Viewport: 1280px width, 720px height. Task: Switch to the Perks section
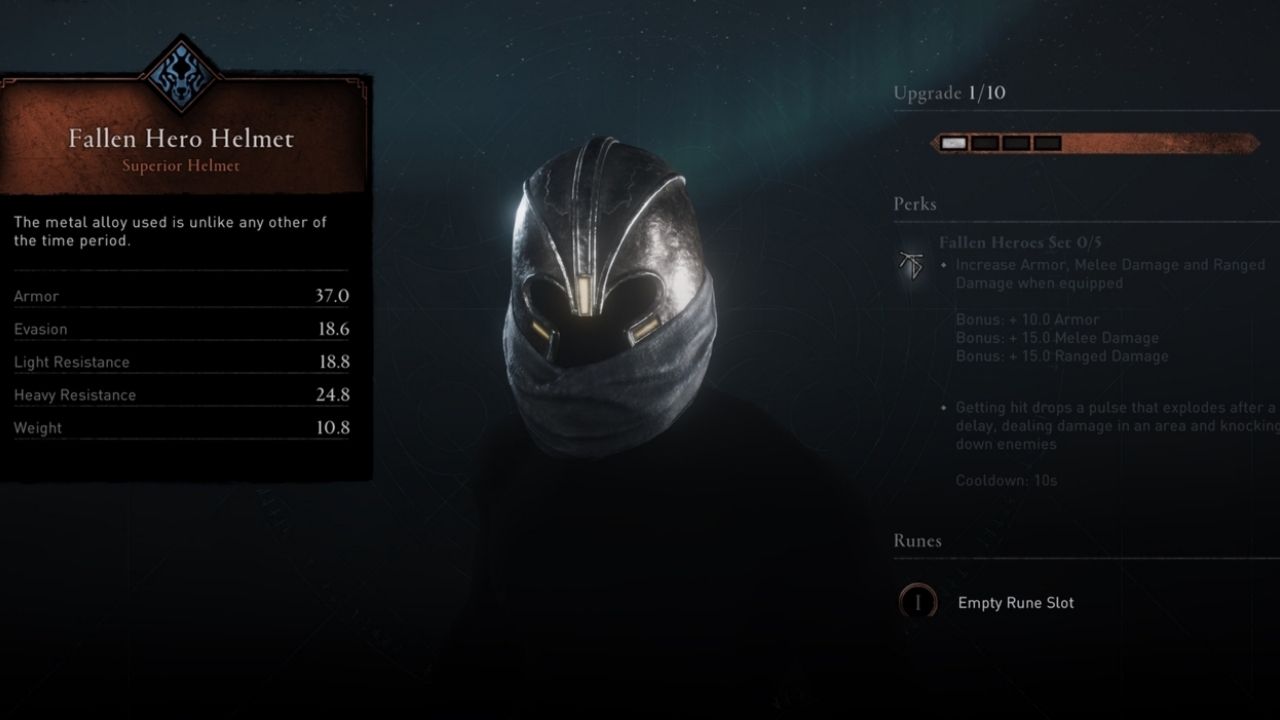914,203
